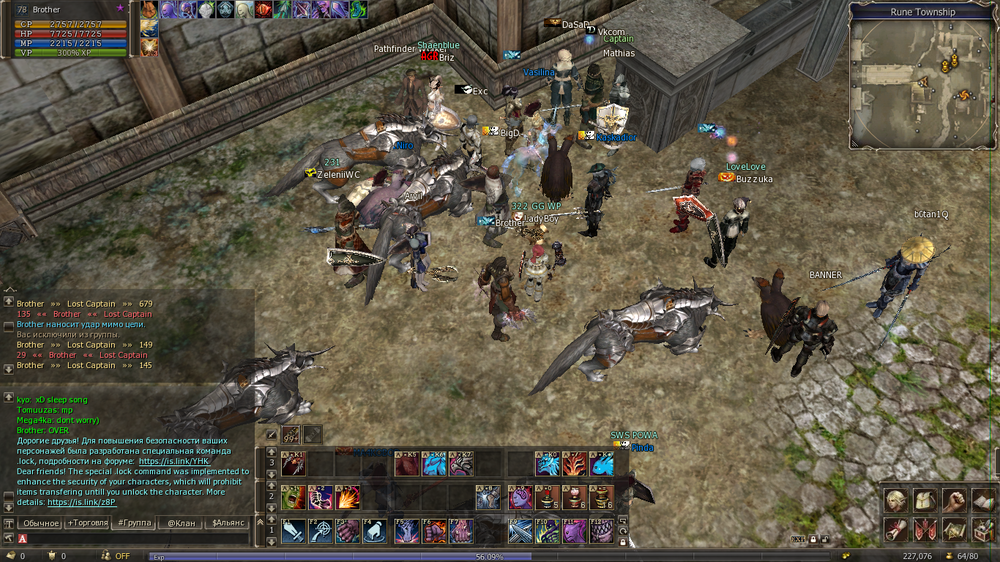Screen dimensions: 1000x562
Task: Open the clan banners menu icon
Action: 925,530
